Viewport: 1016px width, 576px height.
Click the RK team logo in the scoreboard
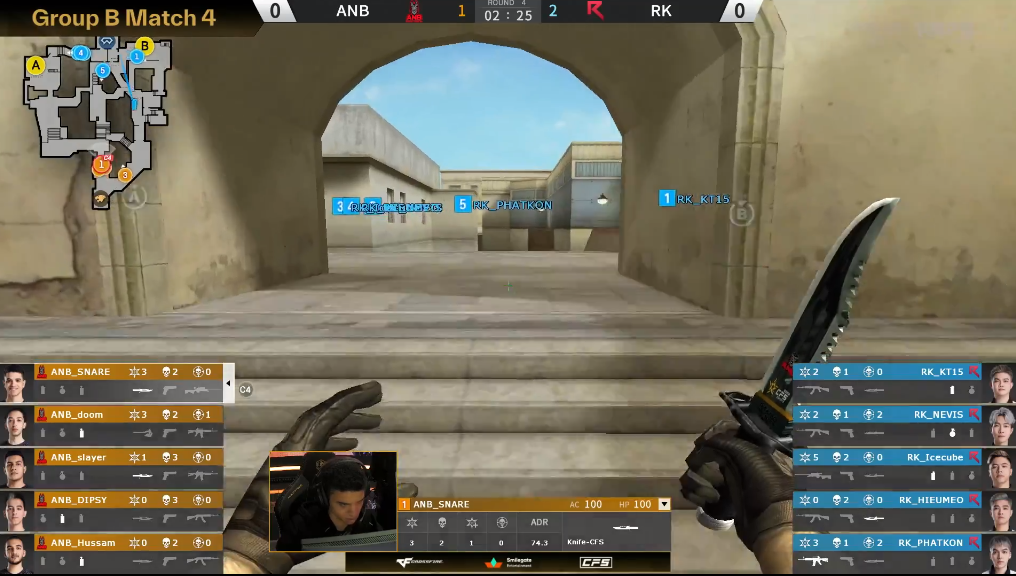pyautogui.click(x=595, y=11)
